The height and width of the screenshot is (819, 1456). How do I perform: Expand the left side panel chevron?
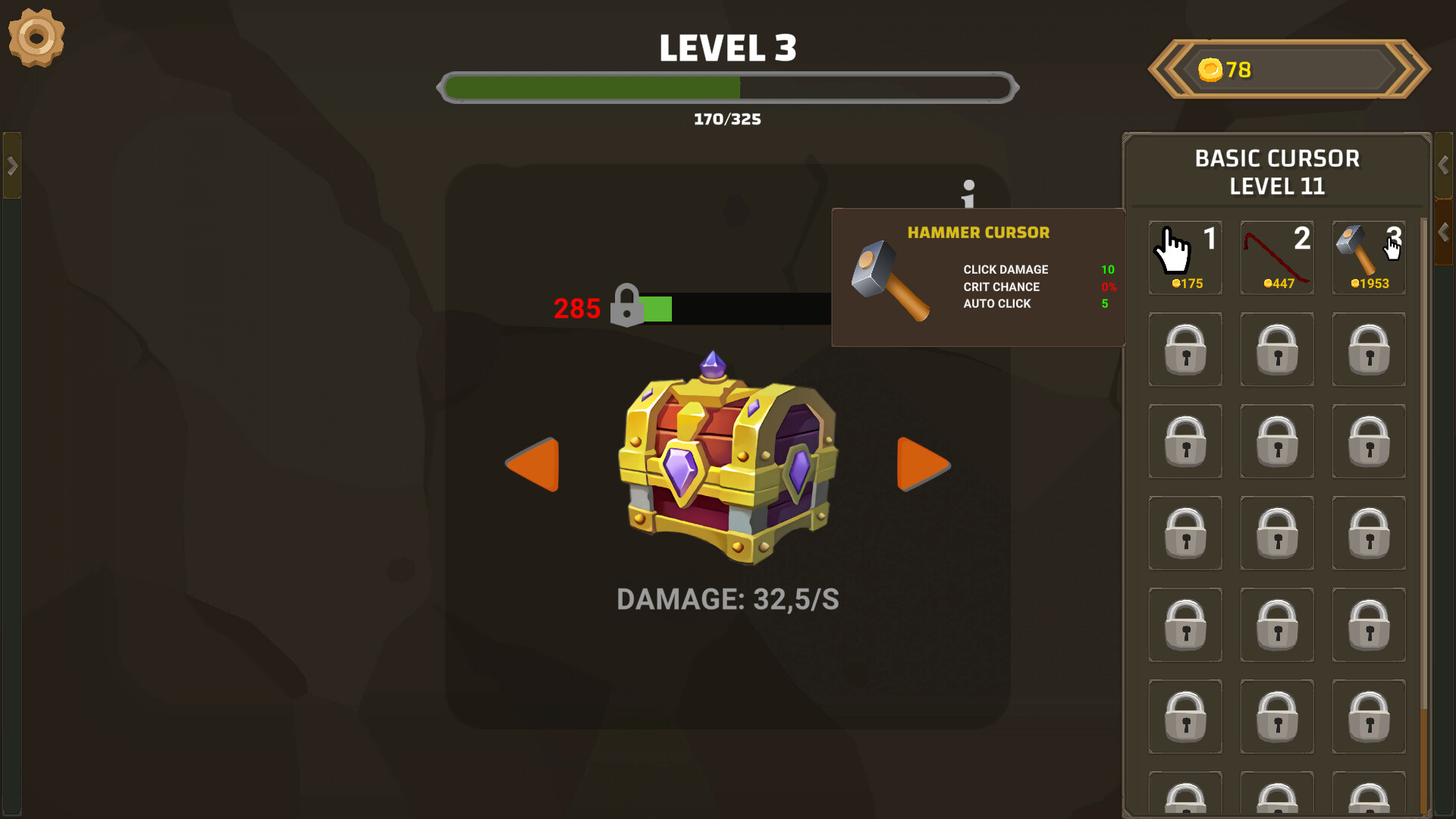click(11, 164)
